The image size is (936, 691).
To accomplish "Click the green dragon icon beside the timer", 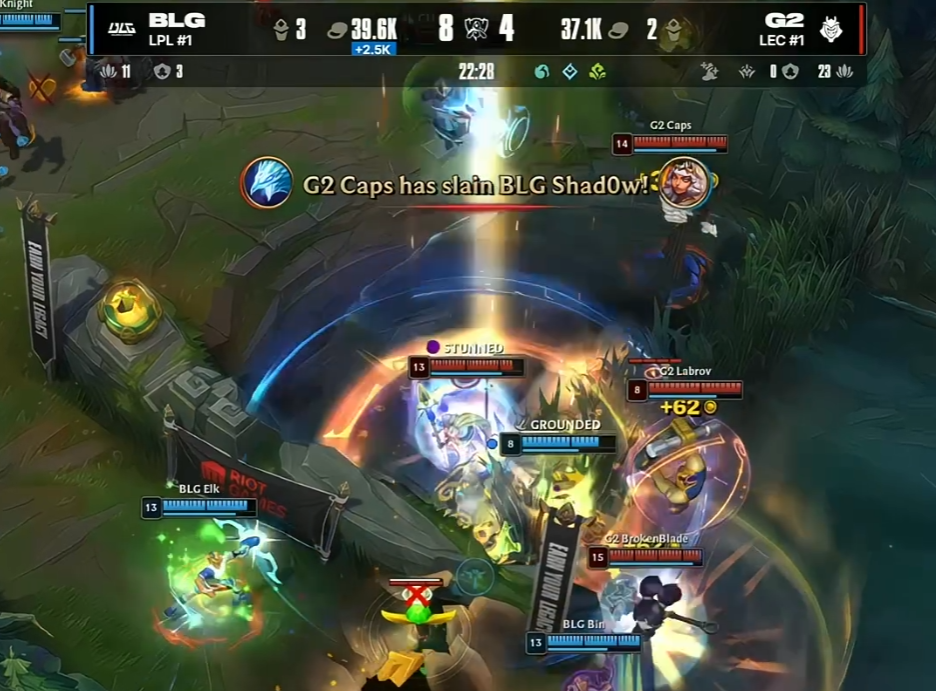I will coord(597,72).
